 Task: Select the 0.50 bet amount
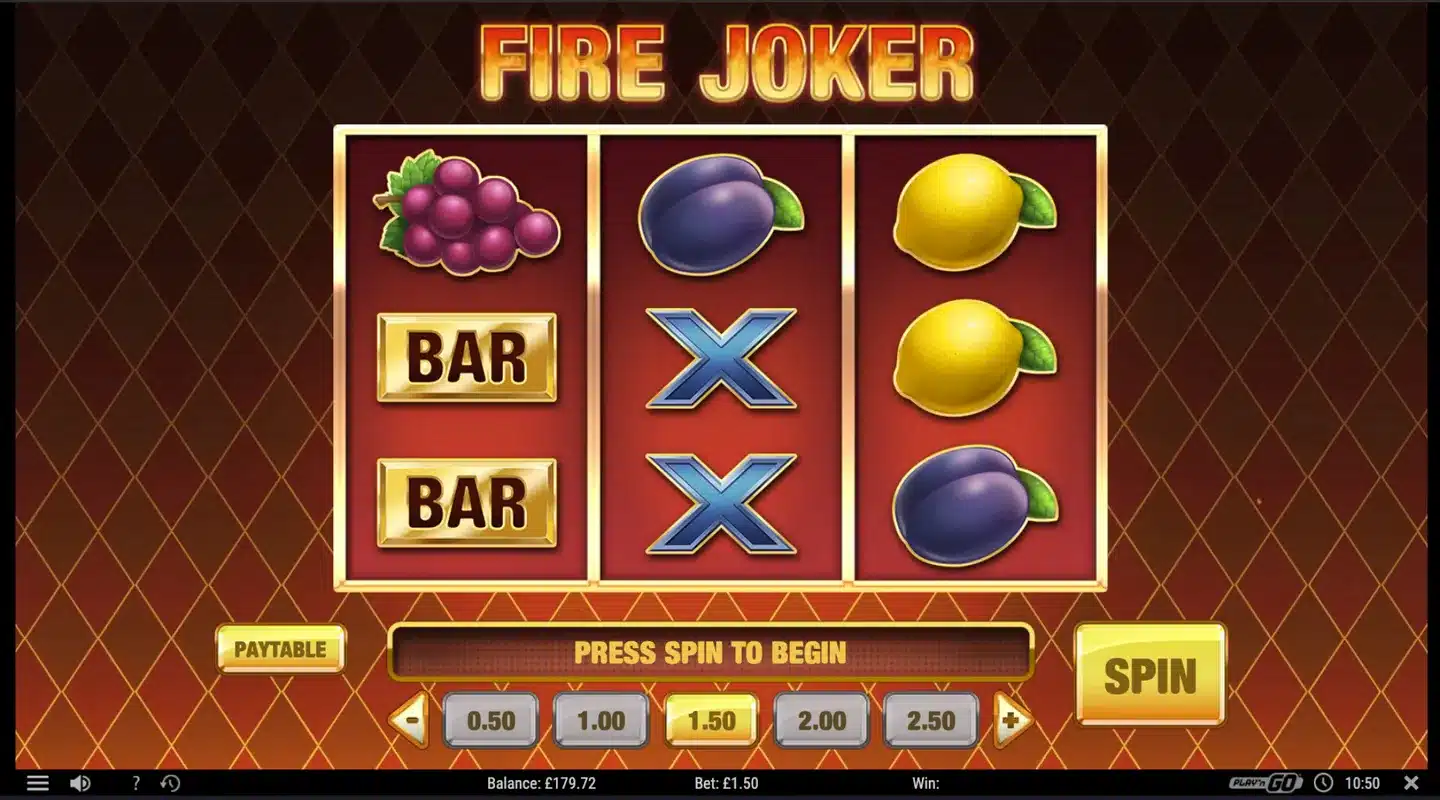click(x=491, y=719)
